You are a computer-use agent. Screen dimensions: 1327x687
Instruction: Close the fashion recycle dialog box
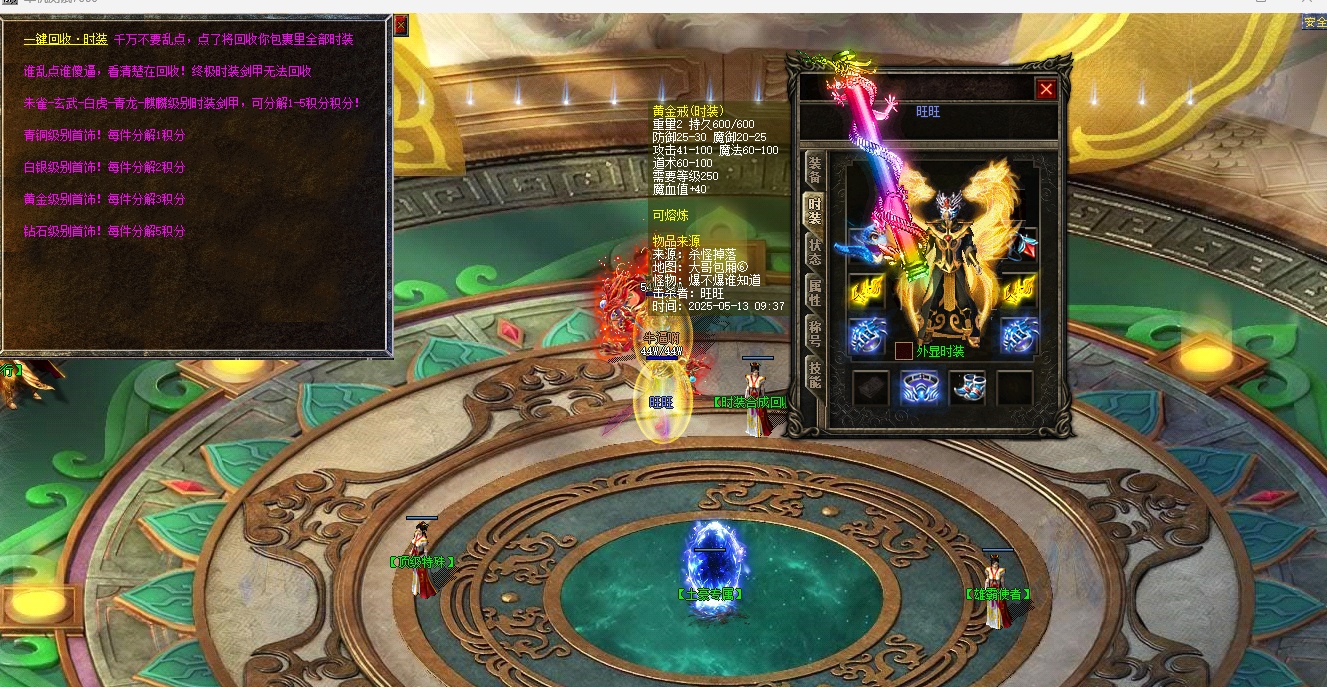click(401, 24)
